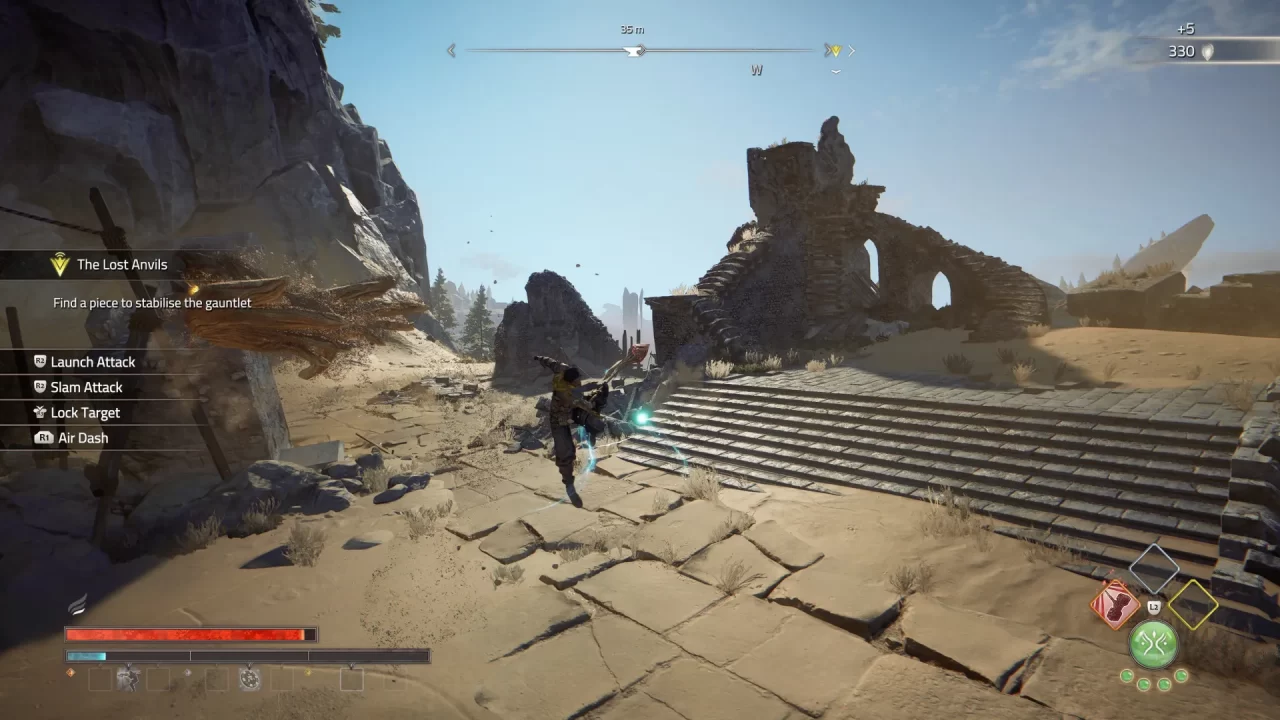Select the yellow quest marker on compass
The height and width of the screenshot is (720, 1280).
(833, 50)
